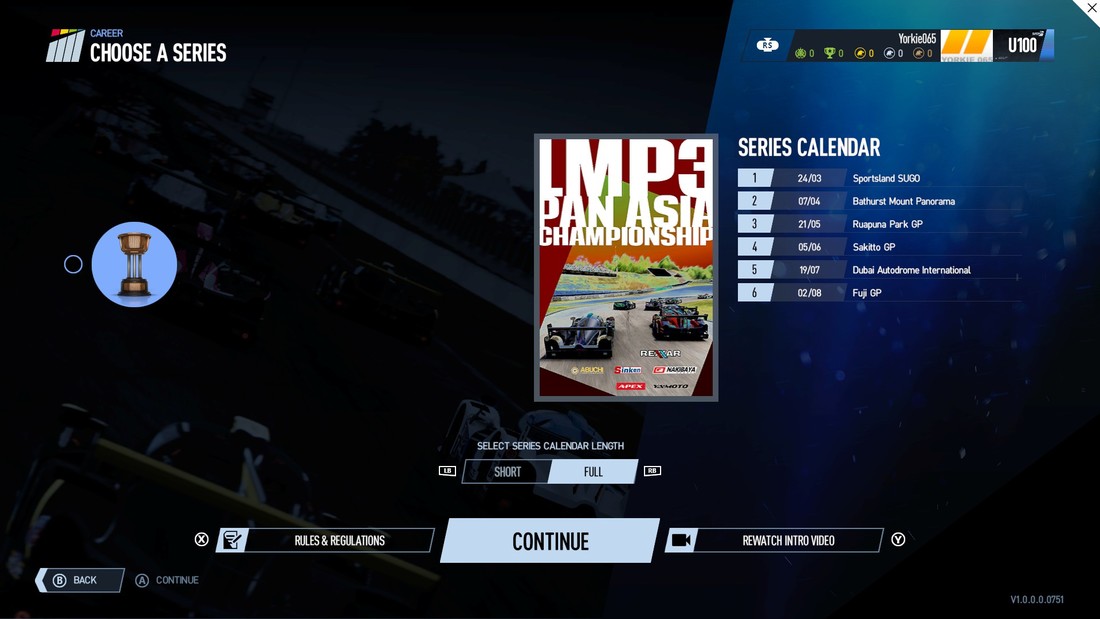Select the Fuji GP calendar row
This screenshot has width=1100, height=619.
click(x=880, y=293)
